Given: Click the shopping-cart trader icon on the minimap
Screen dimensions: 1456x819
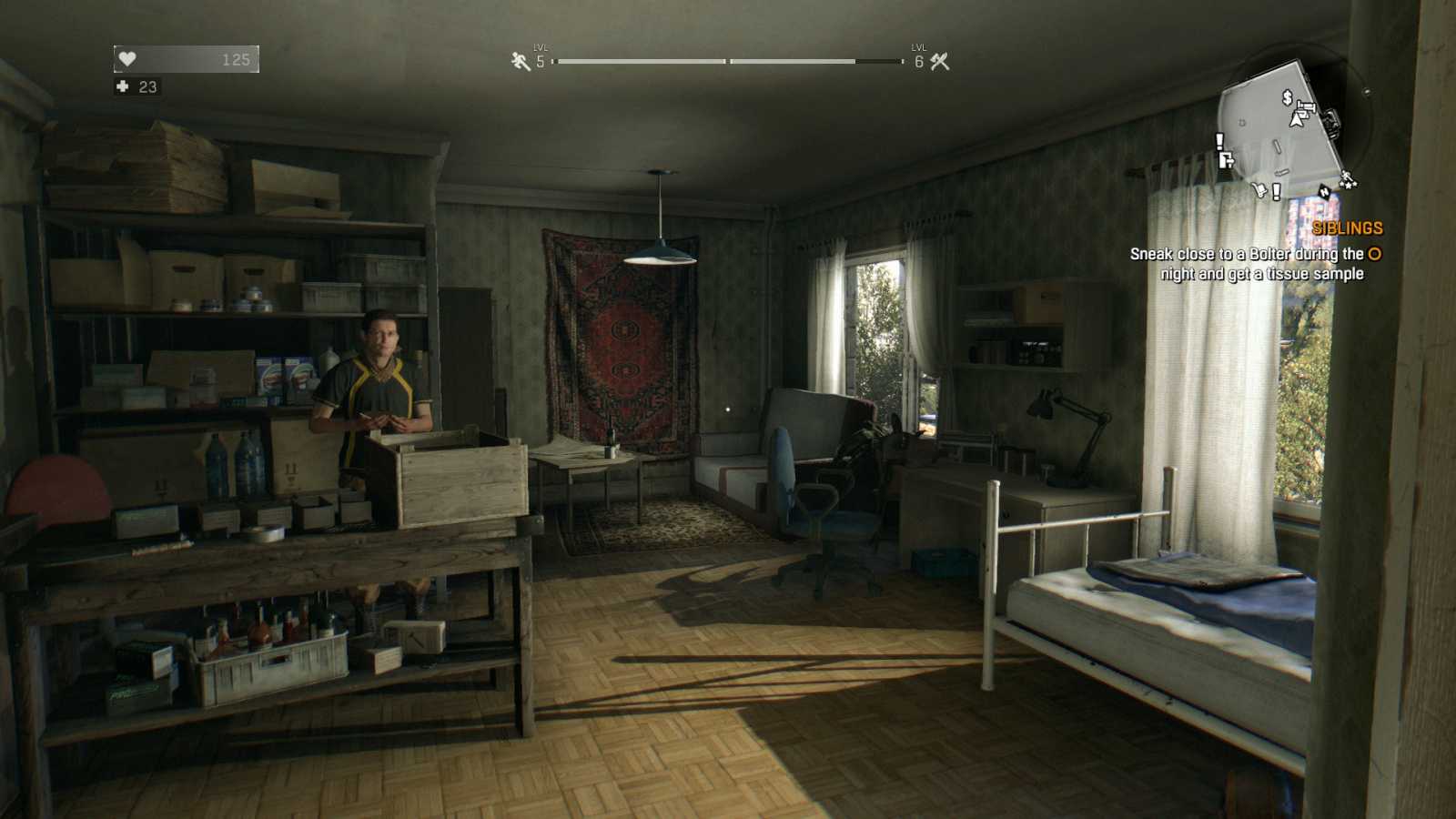Looking at the screenshot, I should pyautogui.click(x=1259, y=189).
